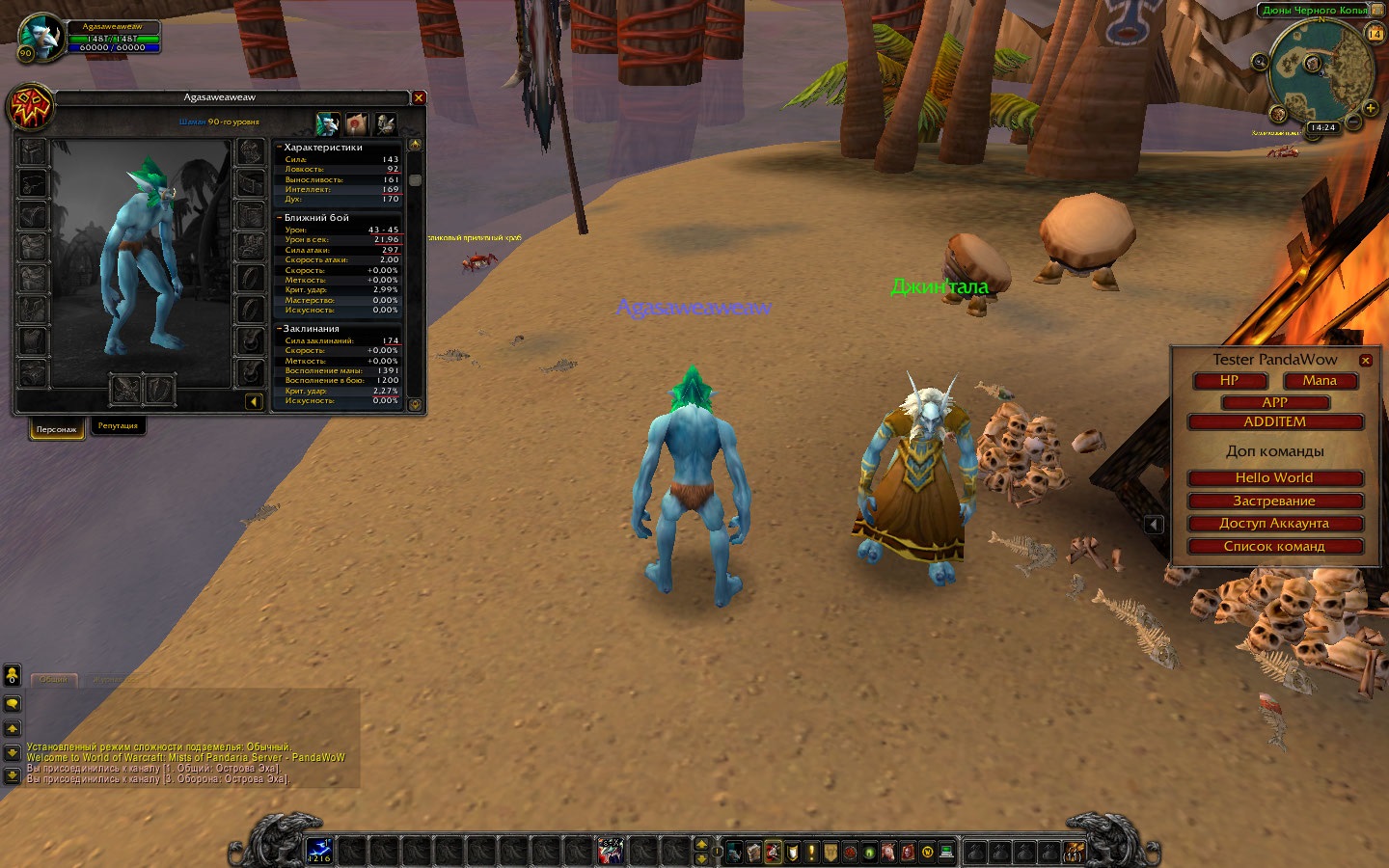Activate the ADDITEM command button
The image size is (1389, 868).
click(x=1274, y=422)
